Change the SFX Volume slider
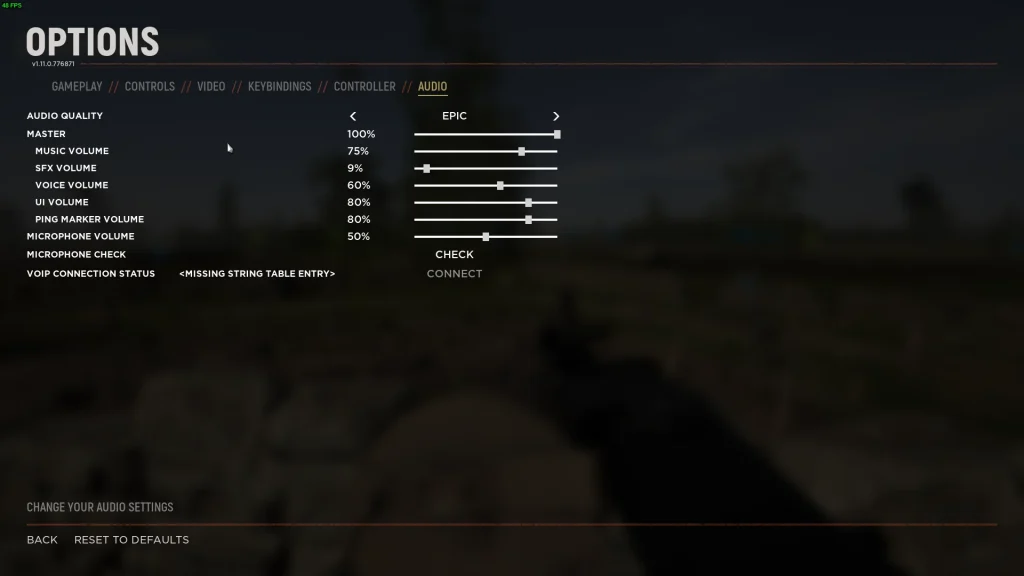This screenshot has height=576, width=1024. click(427, 169)
